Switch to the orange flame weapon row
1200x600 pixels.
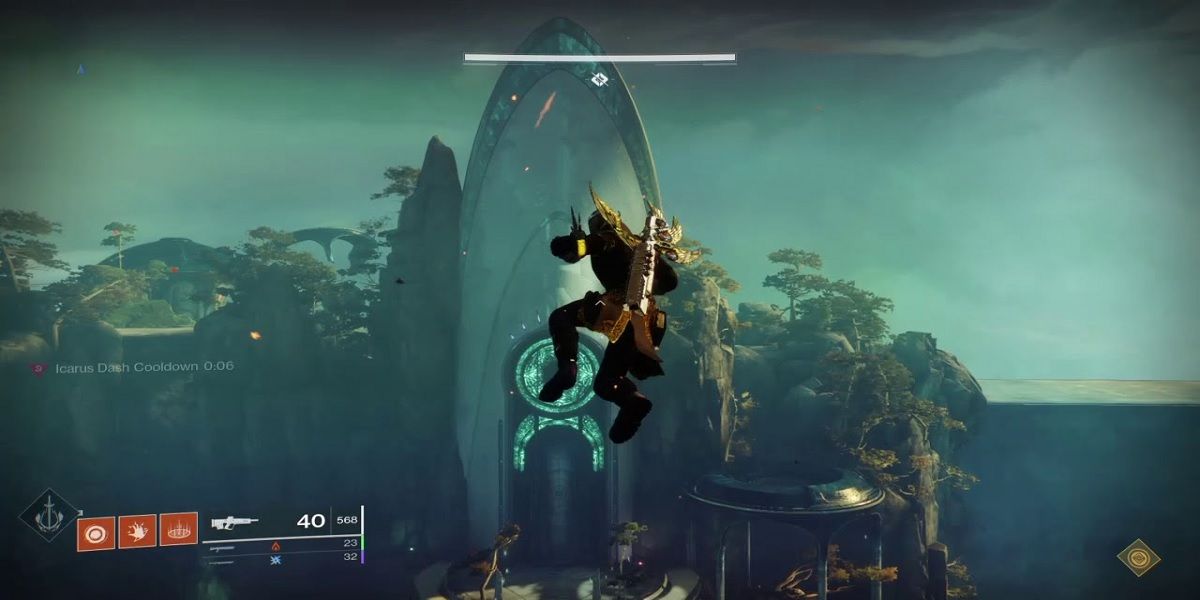pyautogui.click(x=276, y=546)
